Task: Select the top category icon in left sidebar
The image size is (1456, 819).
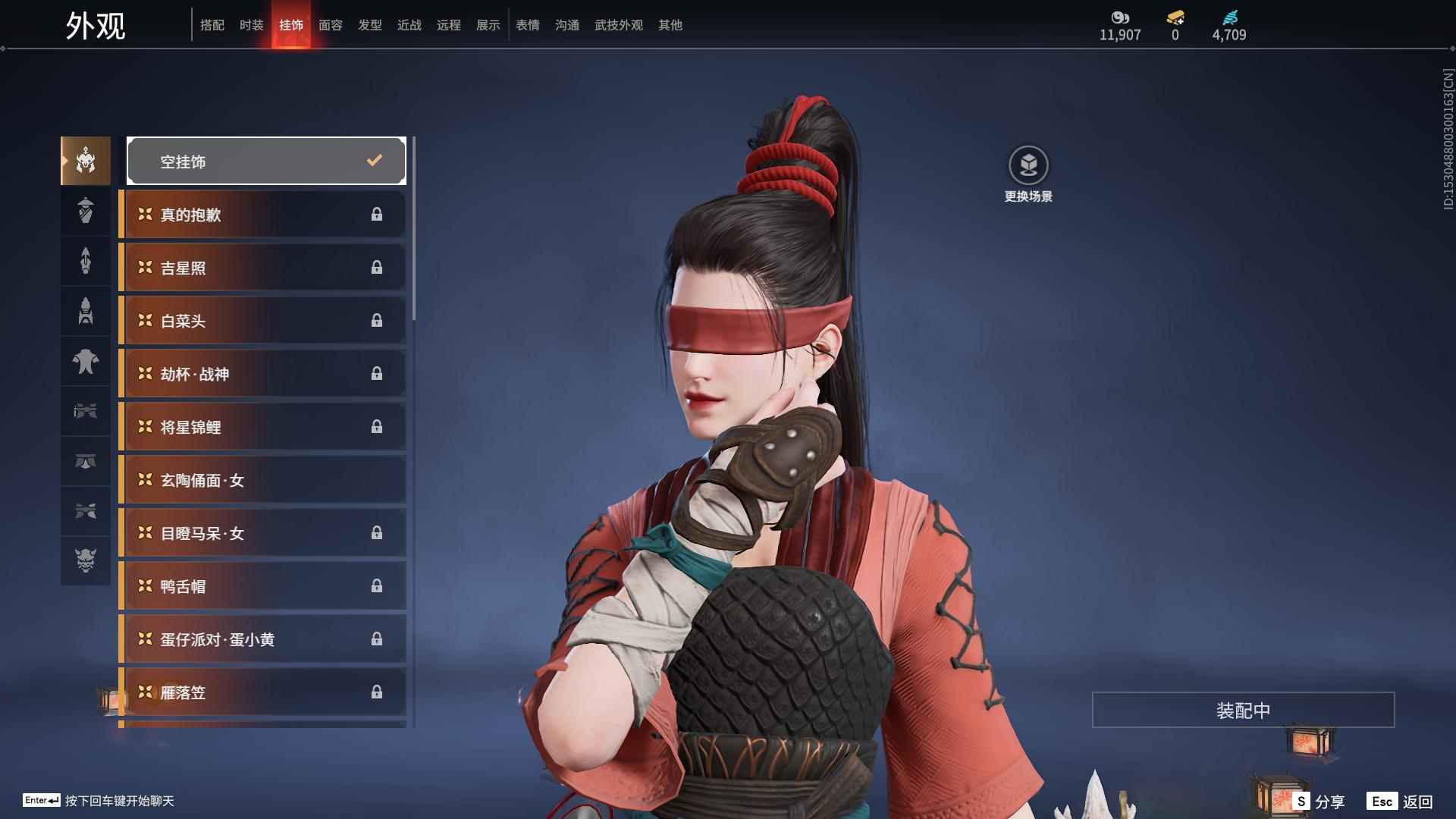Action: [85, 160]
